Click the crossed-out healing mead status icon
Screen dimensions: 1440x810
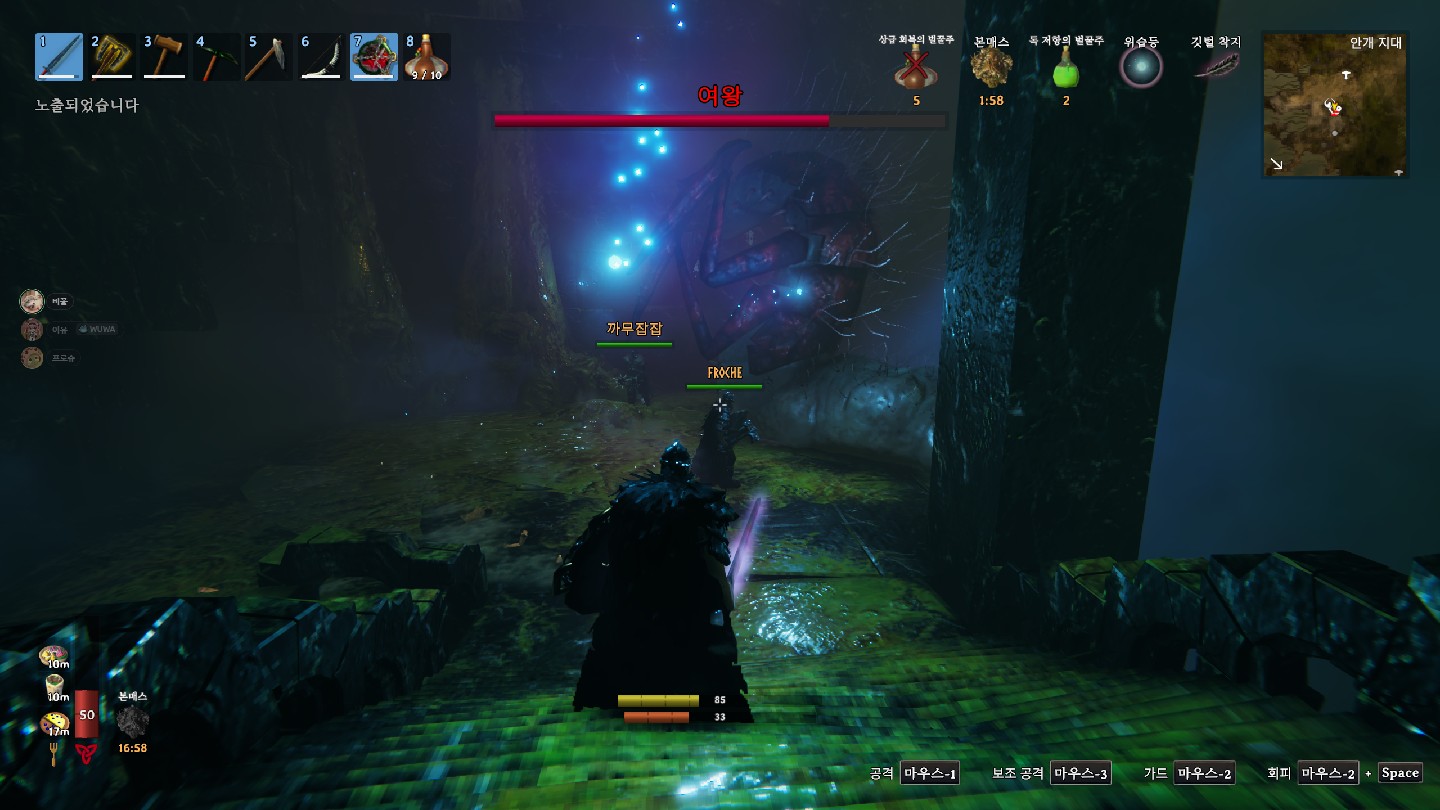(915, 69)
